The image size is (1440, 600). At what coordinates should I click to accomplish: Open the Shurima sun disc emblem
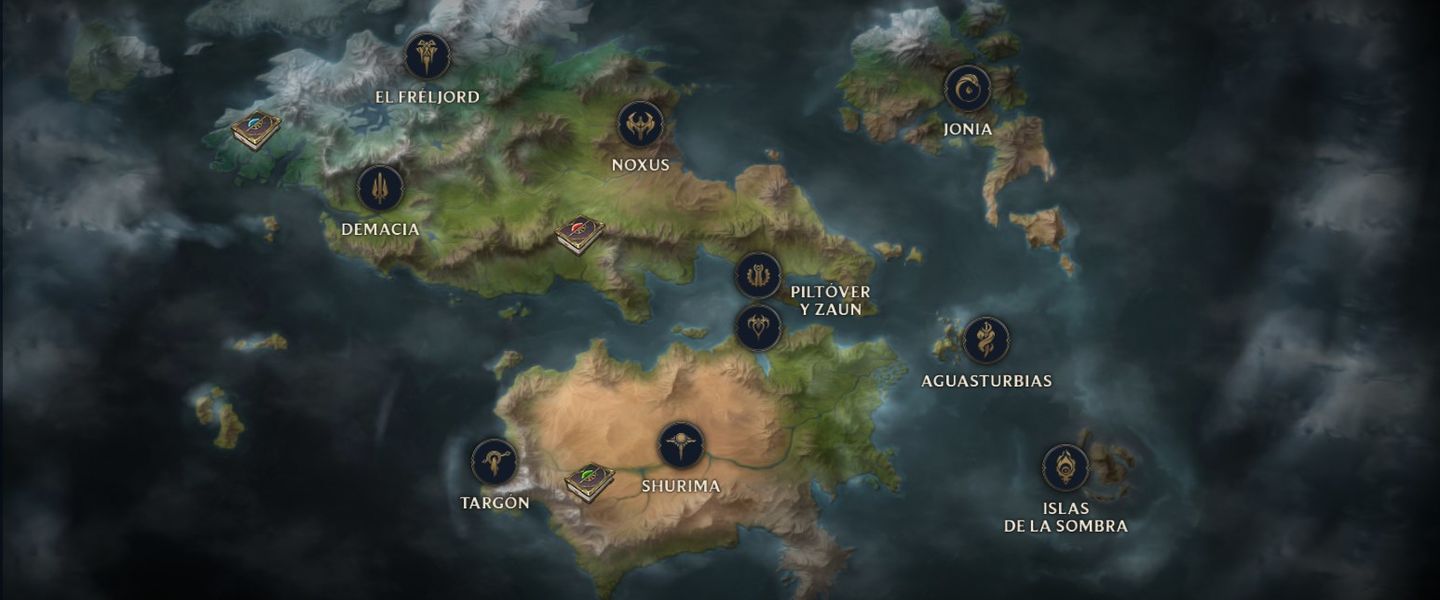tap(681, 445)
